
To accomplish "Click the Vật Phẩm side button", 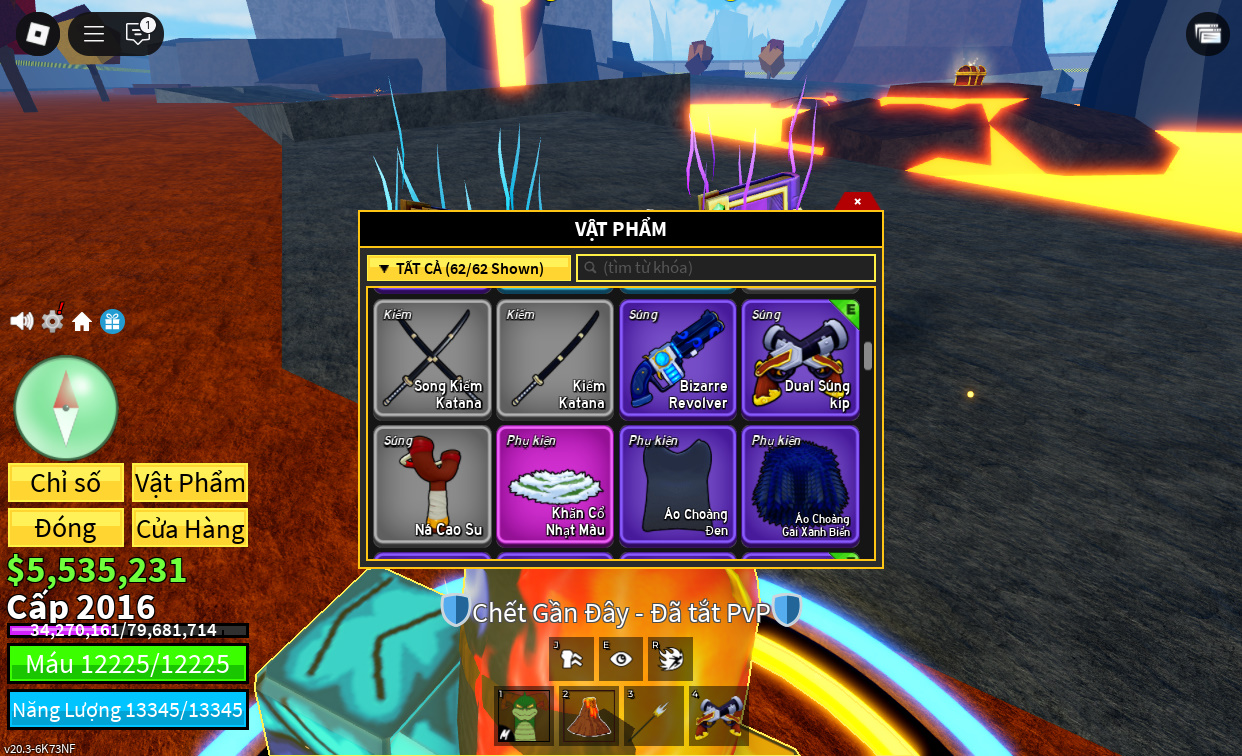I will coord(190,482).
